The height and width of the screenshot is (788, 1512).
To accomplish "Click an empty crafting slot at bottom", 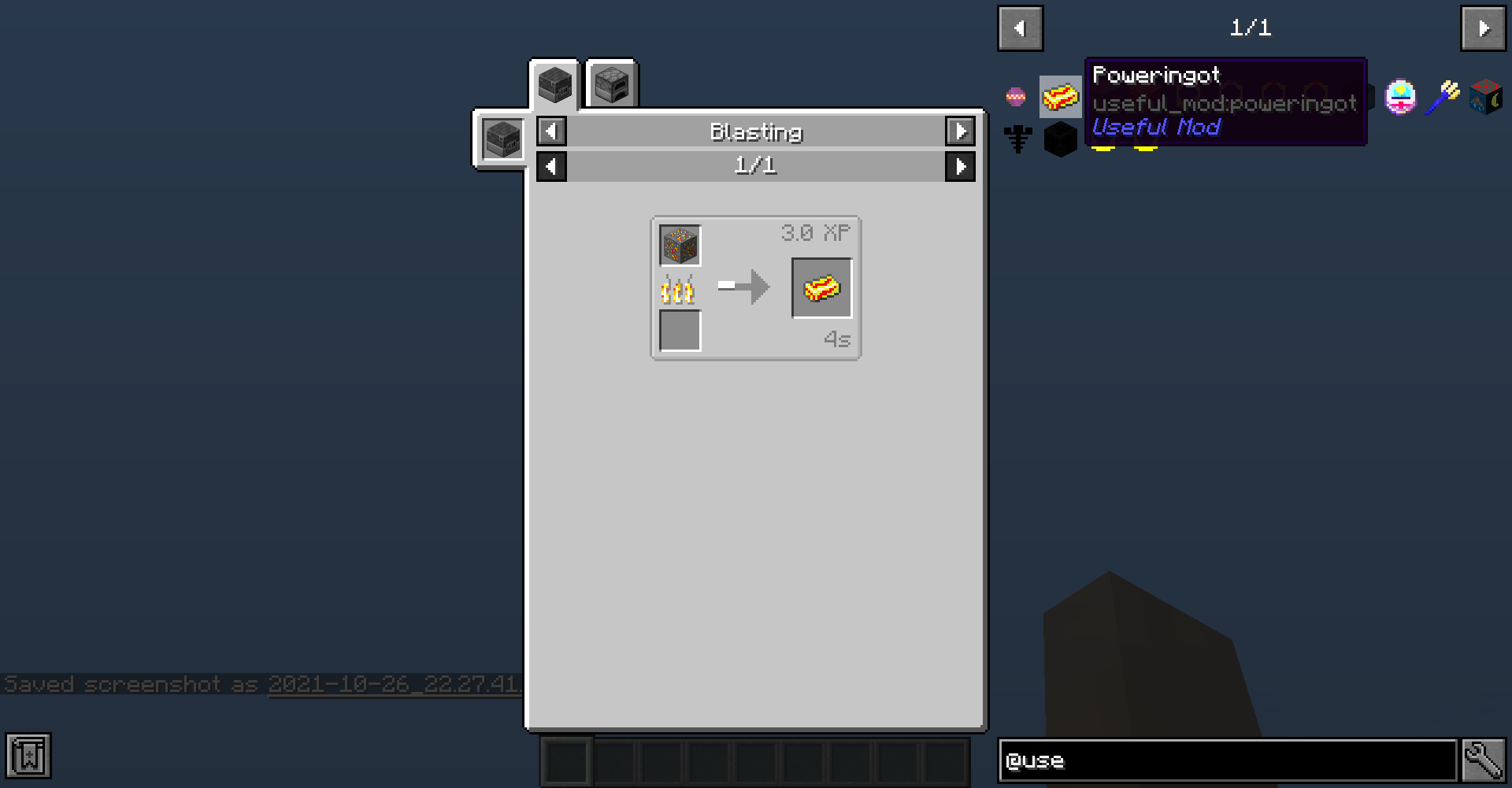I will pyautogui.click(x=567, y=760).
